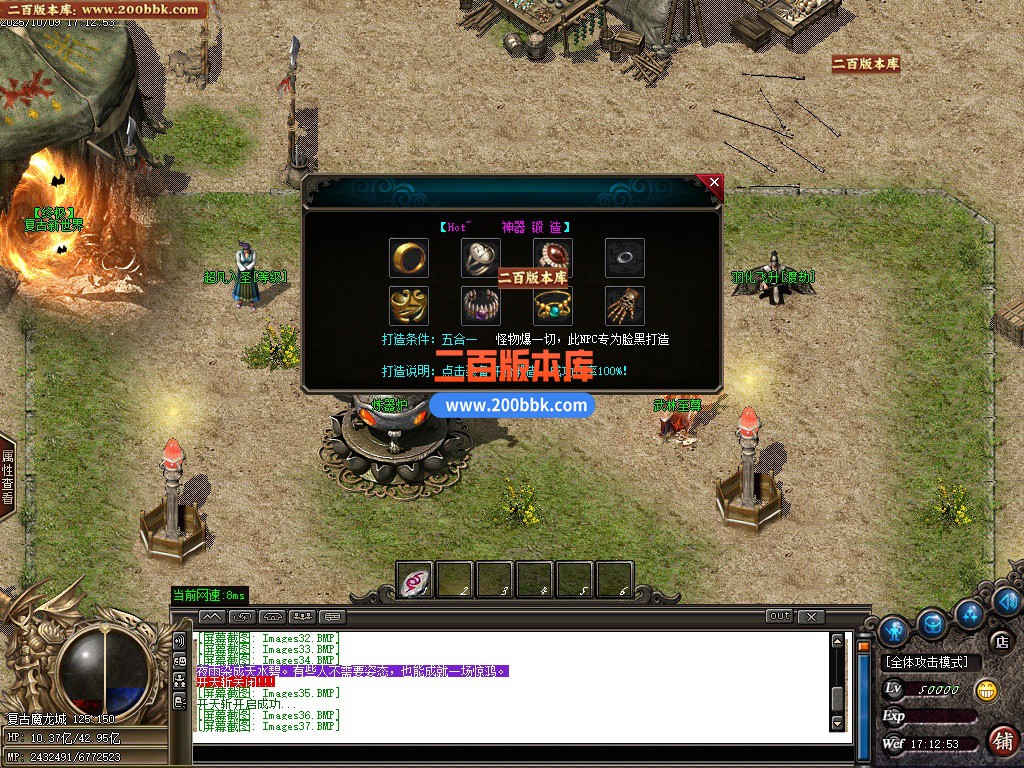Viewport: 1024px width, 768px height.
Task: Open the red 铺 stall button
Action: point(1002,740)
